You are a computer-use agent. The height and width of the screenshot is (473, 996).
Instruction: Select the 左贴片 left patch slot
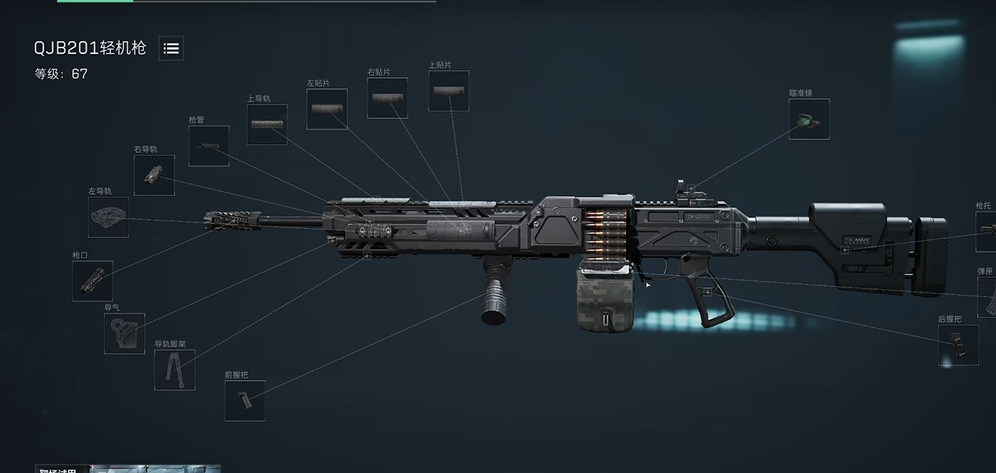point(327,110)
